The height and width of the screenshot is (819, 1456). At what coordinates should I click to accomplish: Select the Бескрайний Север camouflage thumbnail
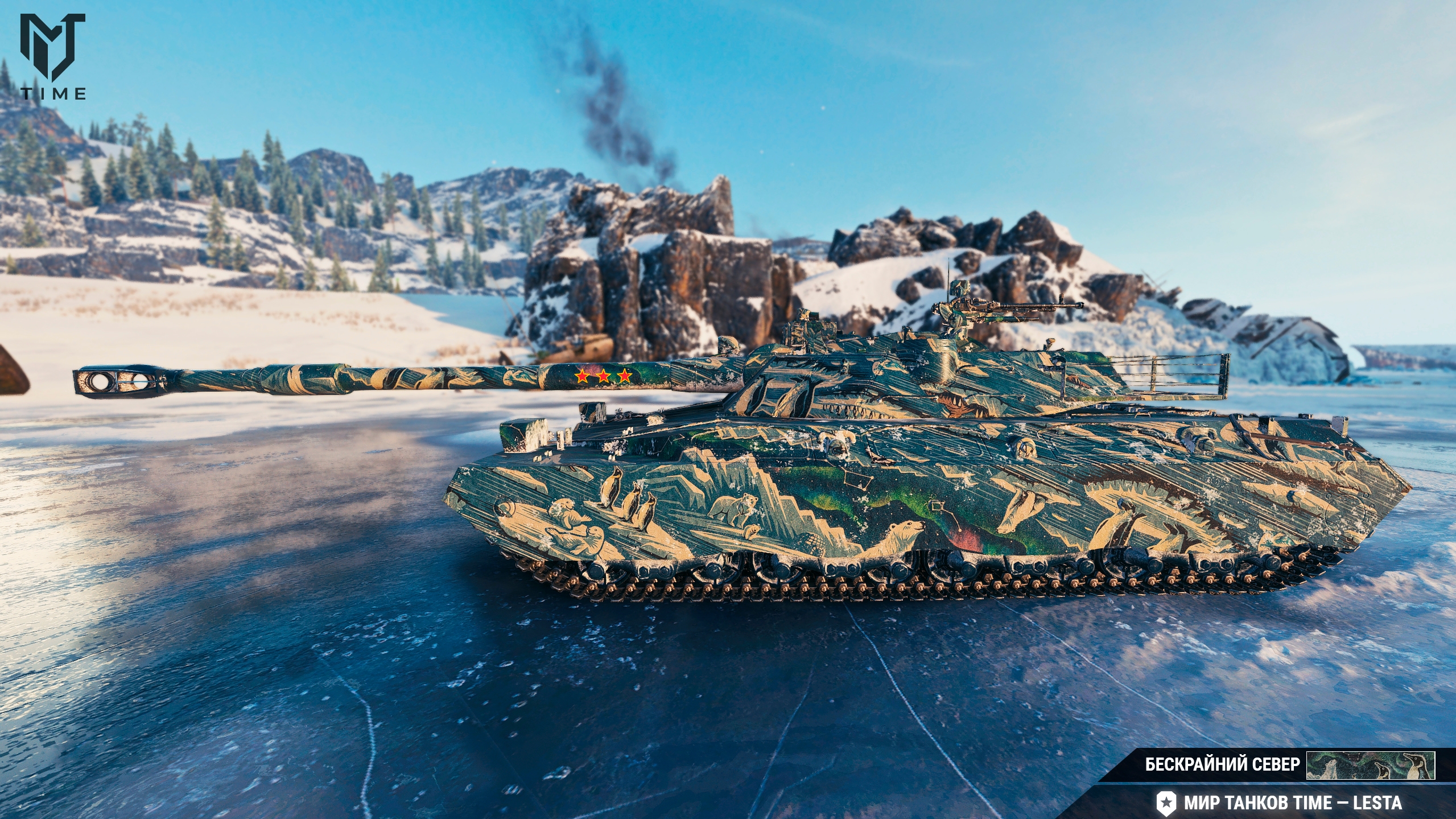1370,765
